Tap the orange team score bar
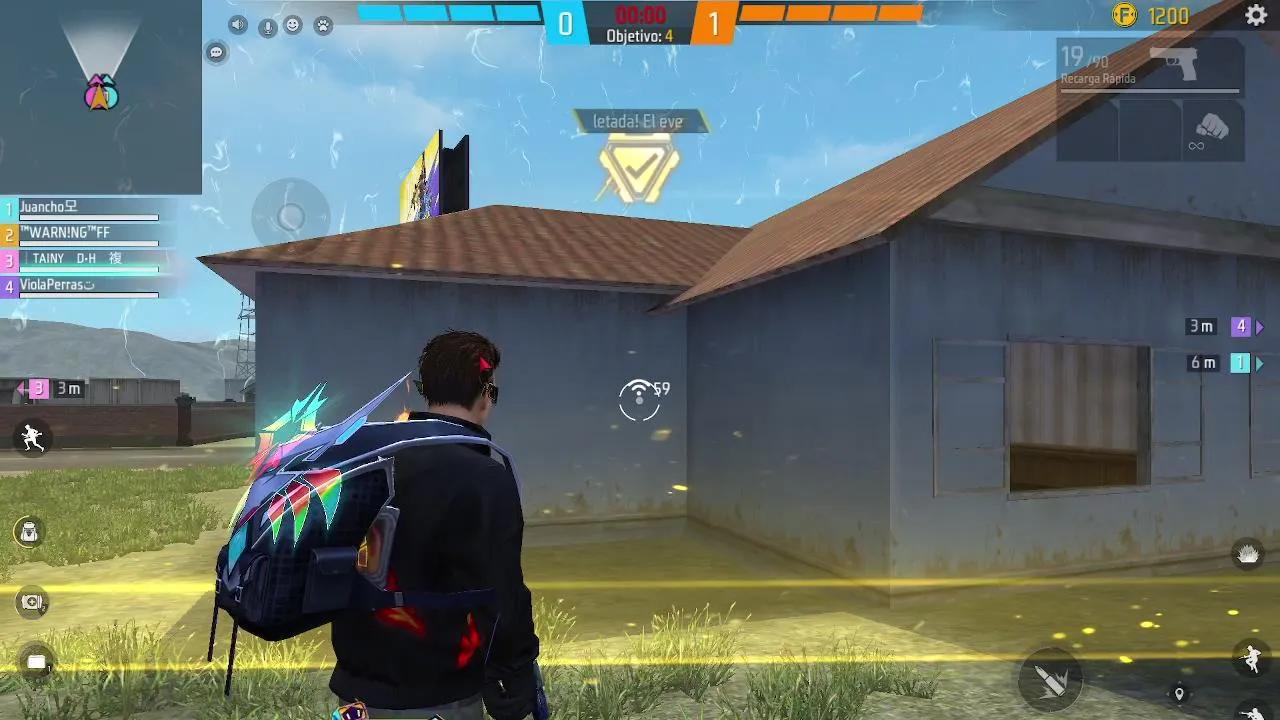1280x720 pixels. pos(830,14)
